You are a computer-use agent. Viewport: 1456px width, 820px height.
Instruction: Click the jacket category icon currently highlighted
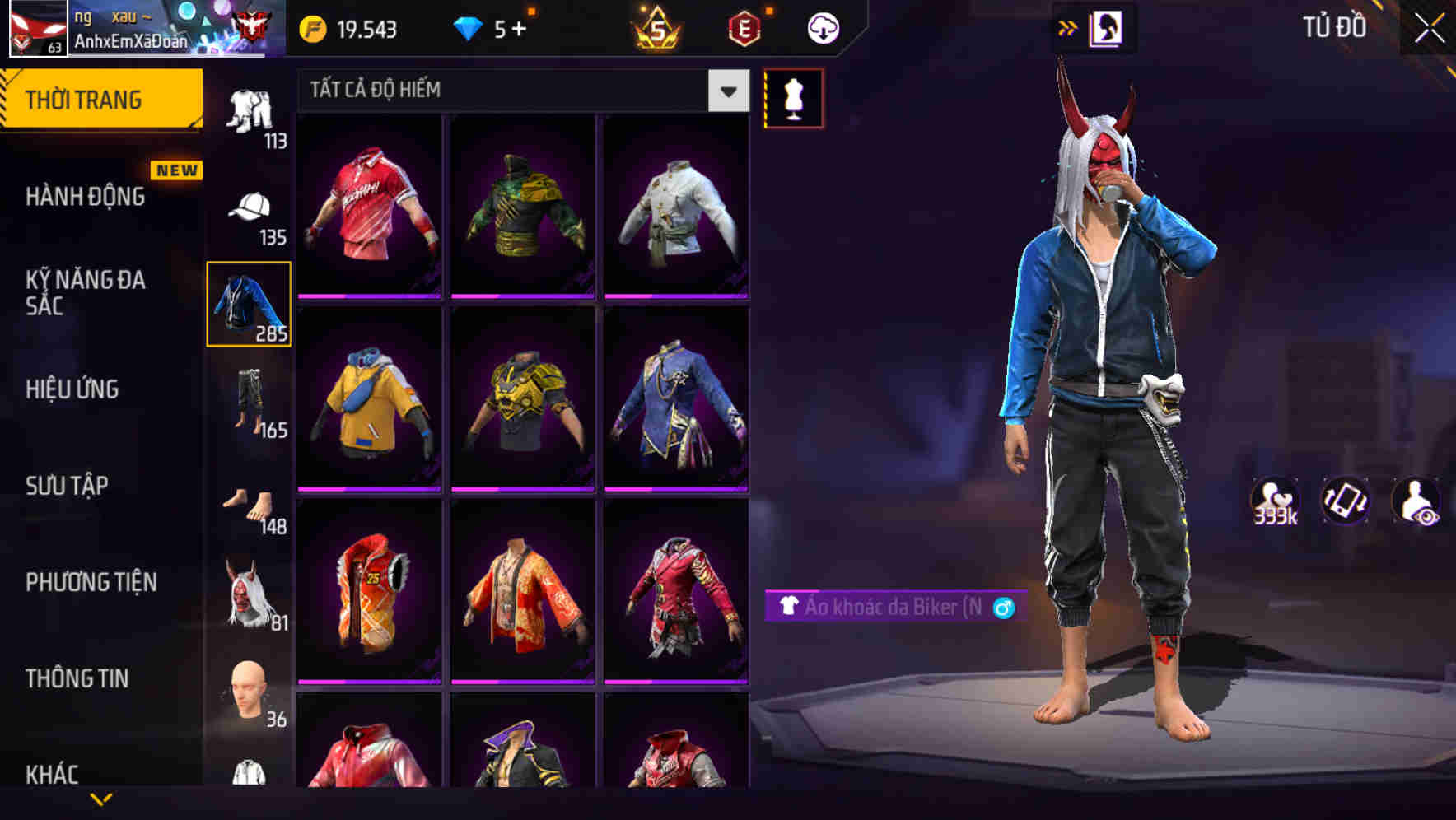248,305
